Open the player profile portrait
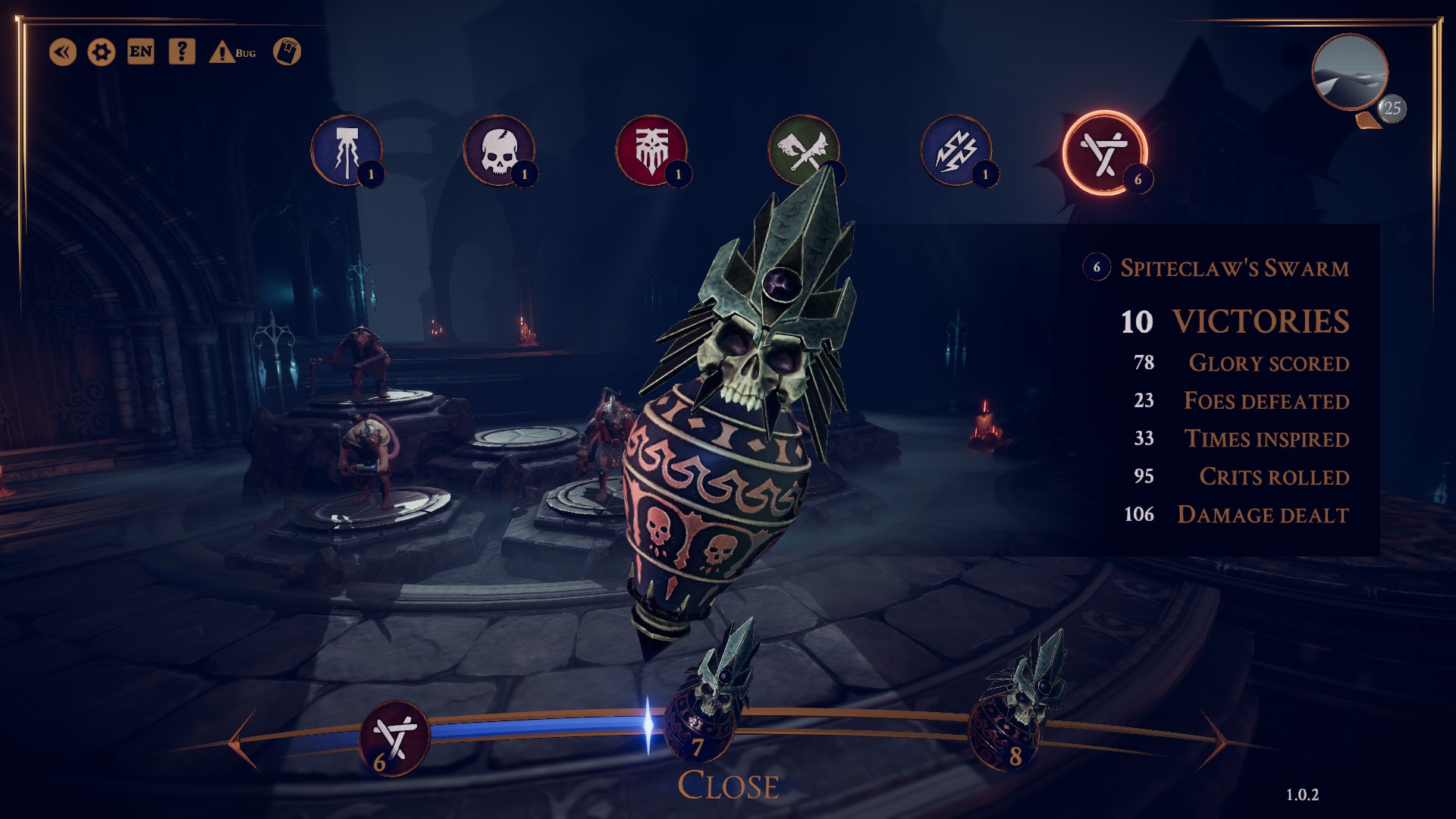Screen dimensions: 1456x819 click(1350, 73)
